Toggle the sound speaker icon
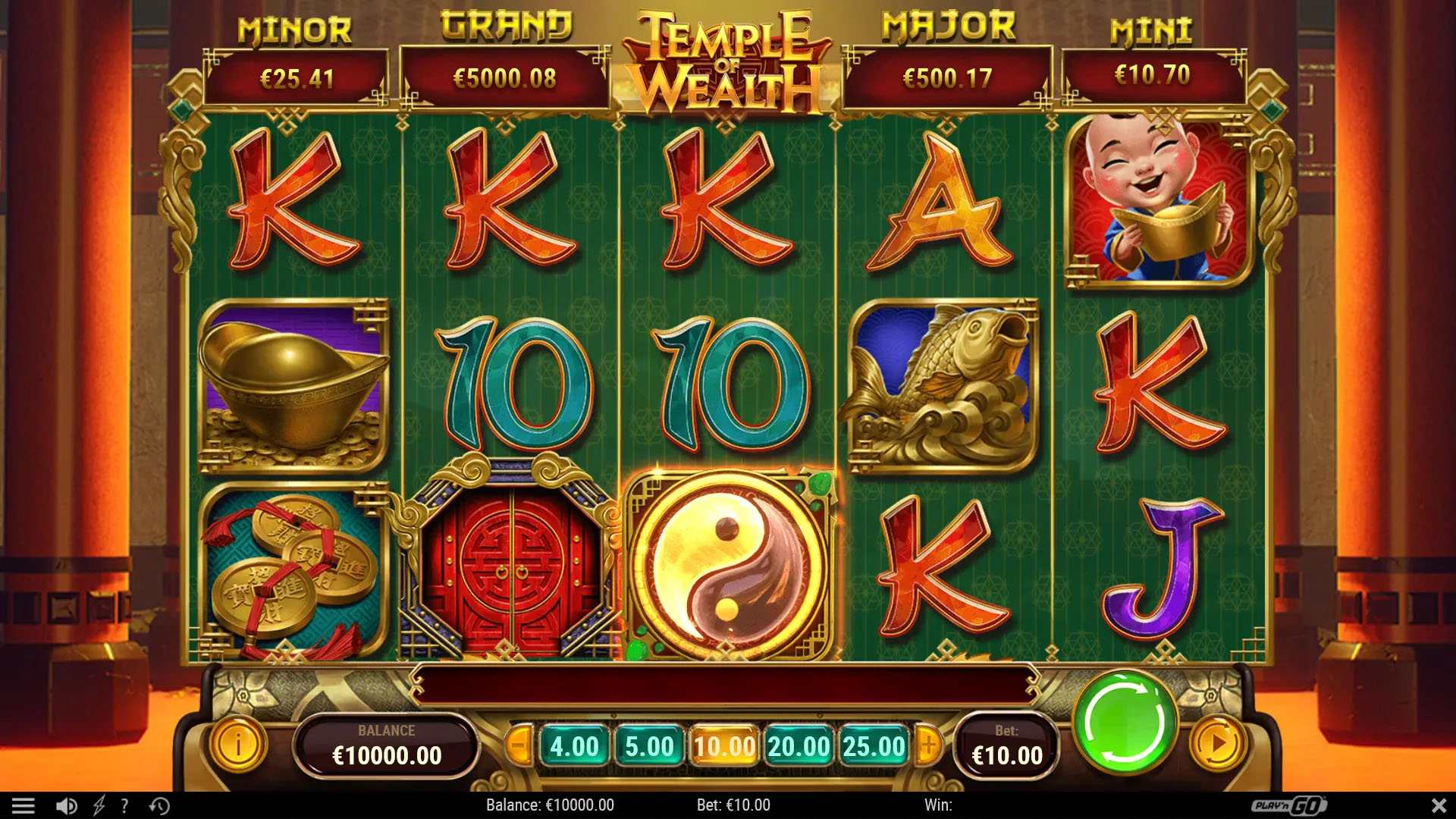Viewport: 1456px width, 819px height. coord(67,805)
